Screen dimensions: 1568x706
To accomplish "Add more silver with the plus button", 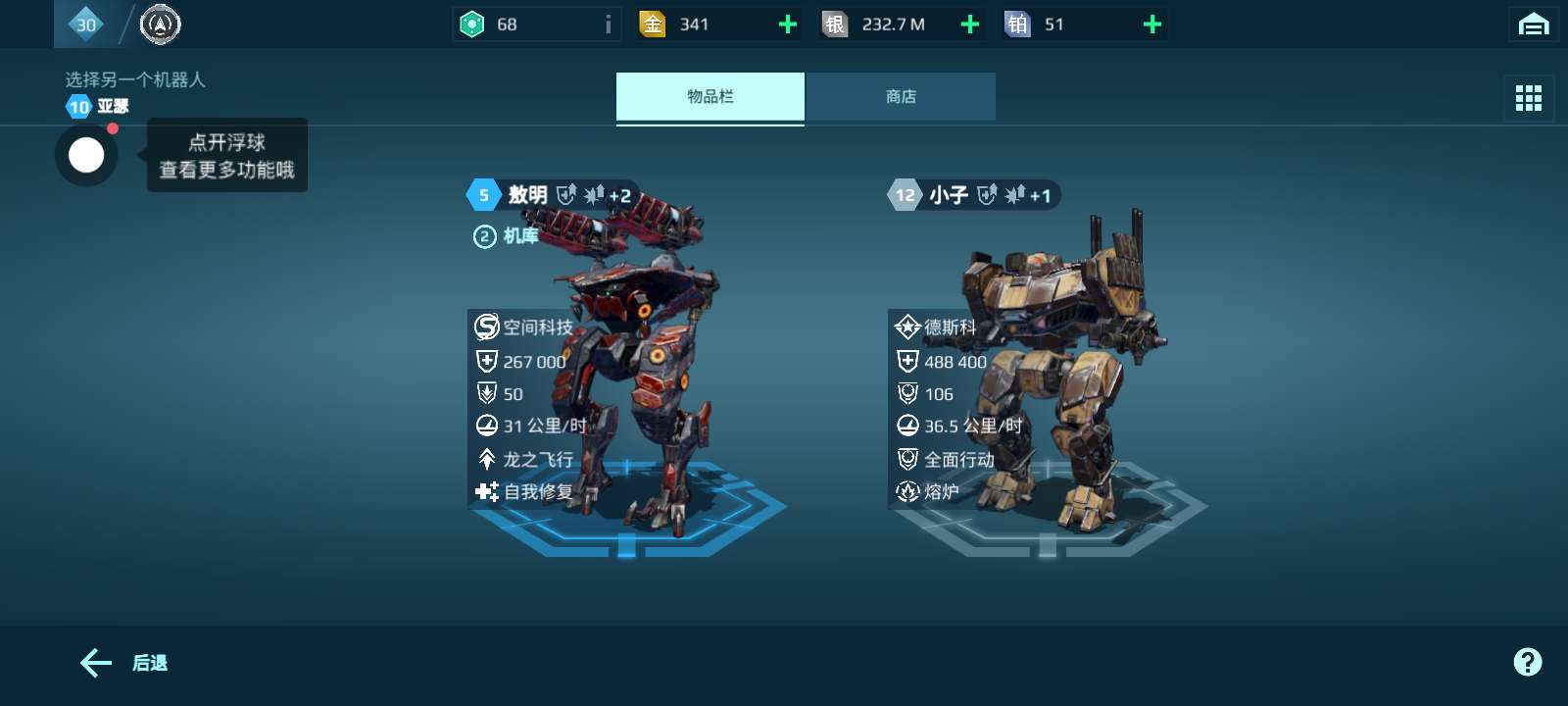I will [x=970, y=25].
